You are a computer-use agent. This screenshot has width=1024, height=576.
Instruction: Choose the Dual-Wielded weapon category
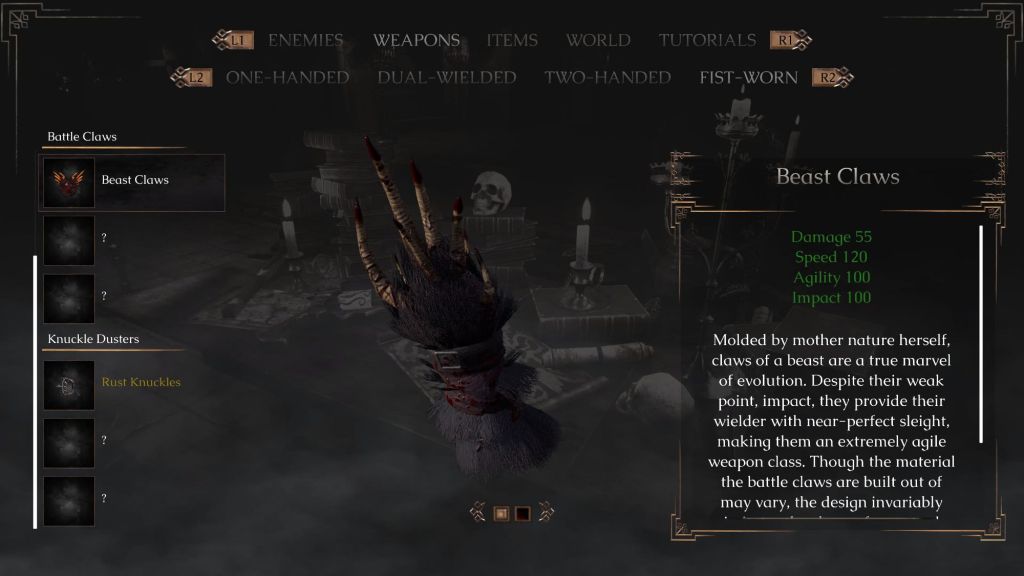pyautogui.click(x=447, y=78)
